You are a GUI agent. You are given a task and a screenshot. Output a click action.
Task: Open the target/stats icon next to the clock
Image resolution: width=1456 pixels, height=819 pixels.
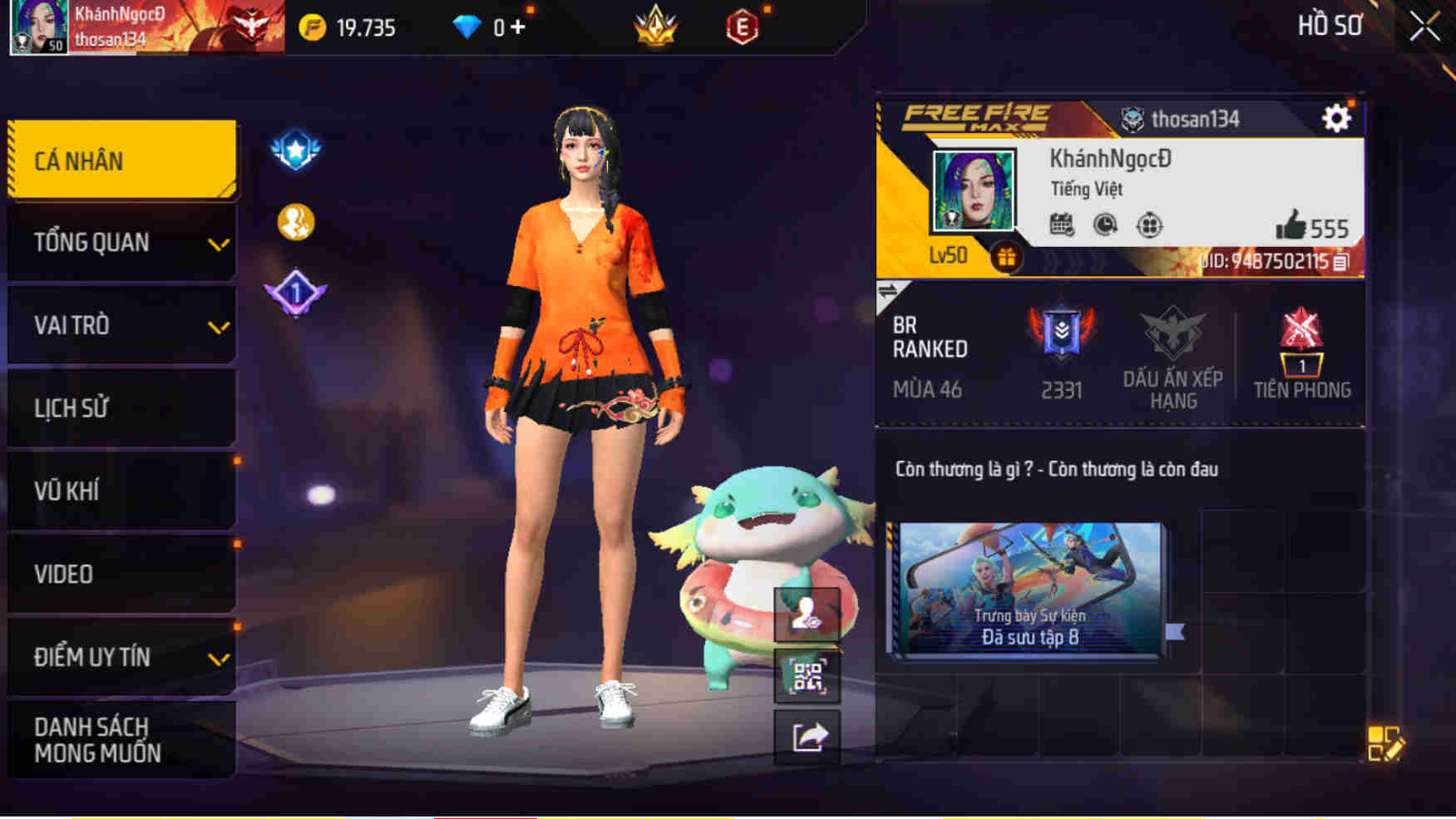[1148, 223]
